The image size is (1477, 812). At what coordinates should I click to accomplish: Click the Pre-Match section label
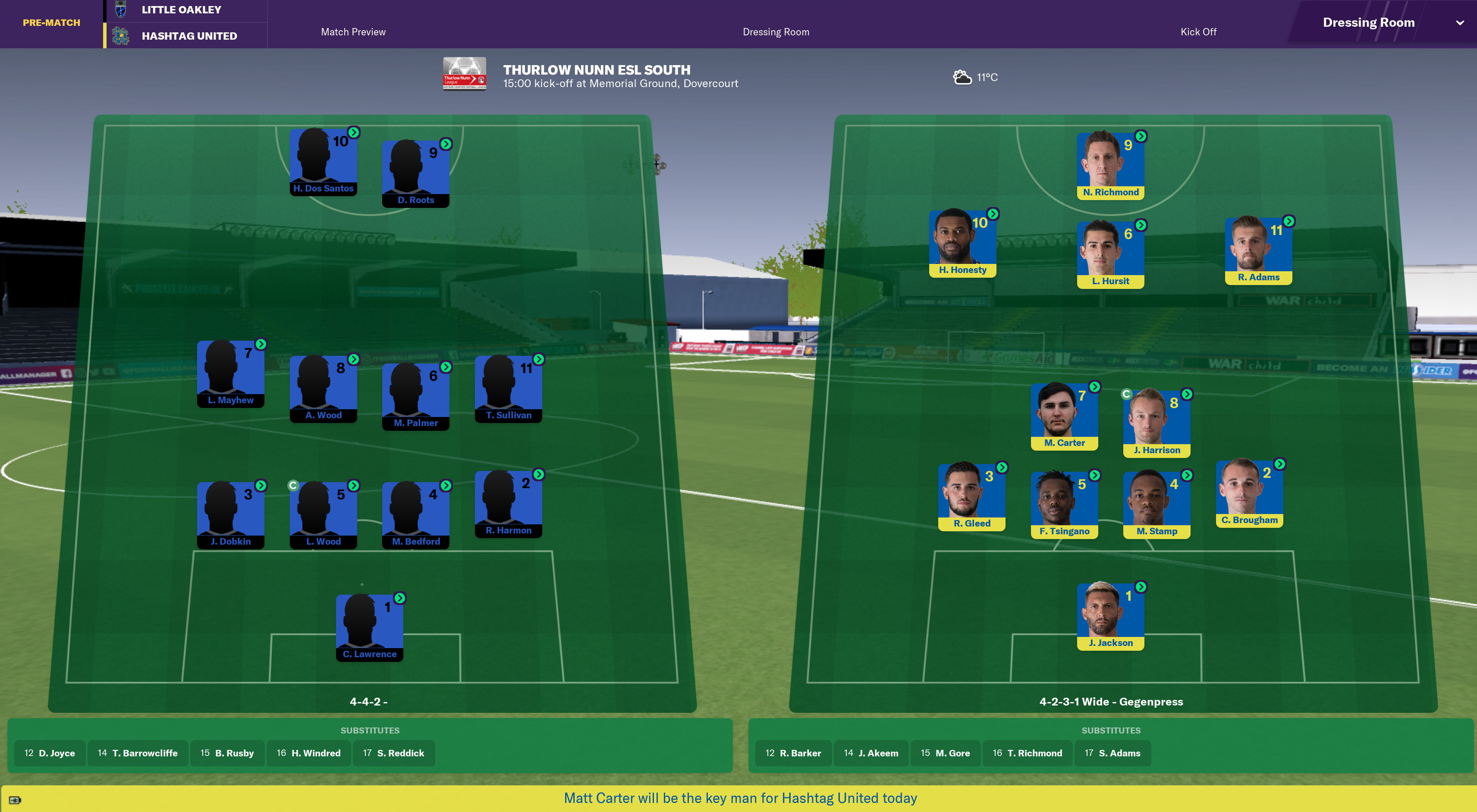[x=50, y=23]
